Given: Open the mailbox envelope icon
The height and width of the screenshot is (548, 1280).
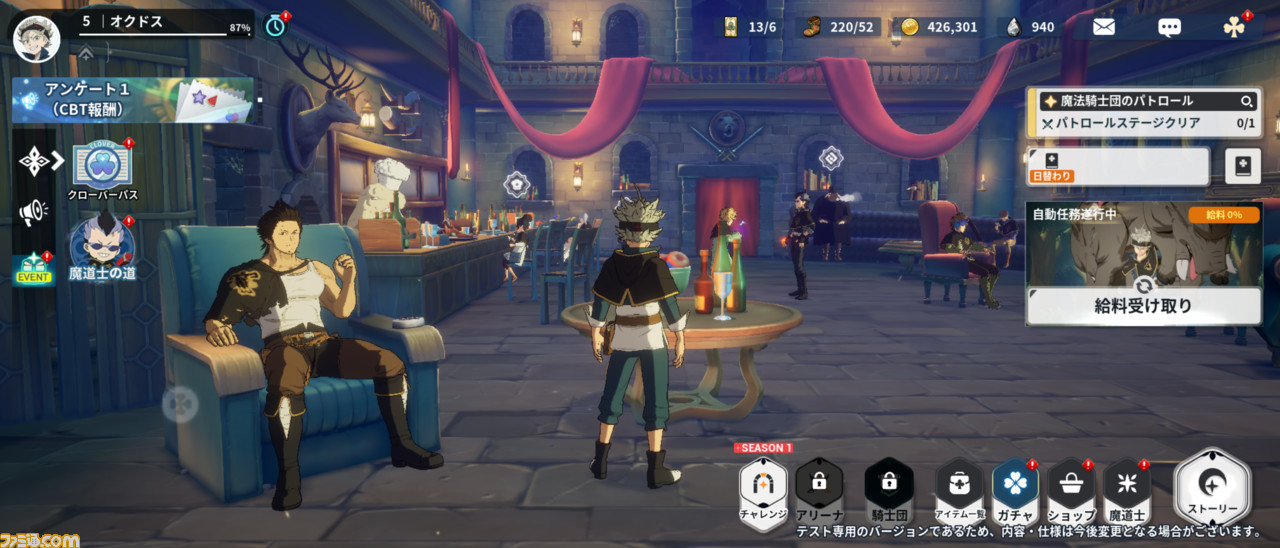Looking at the screenshot, I should click(x=1103, y=27).
